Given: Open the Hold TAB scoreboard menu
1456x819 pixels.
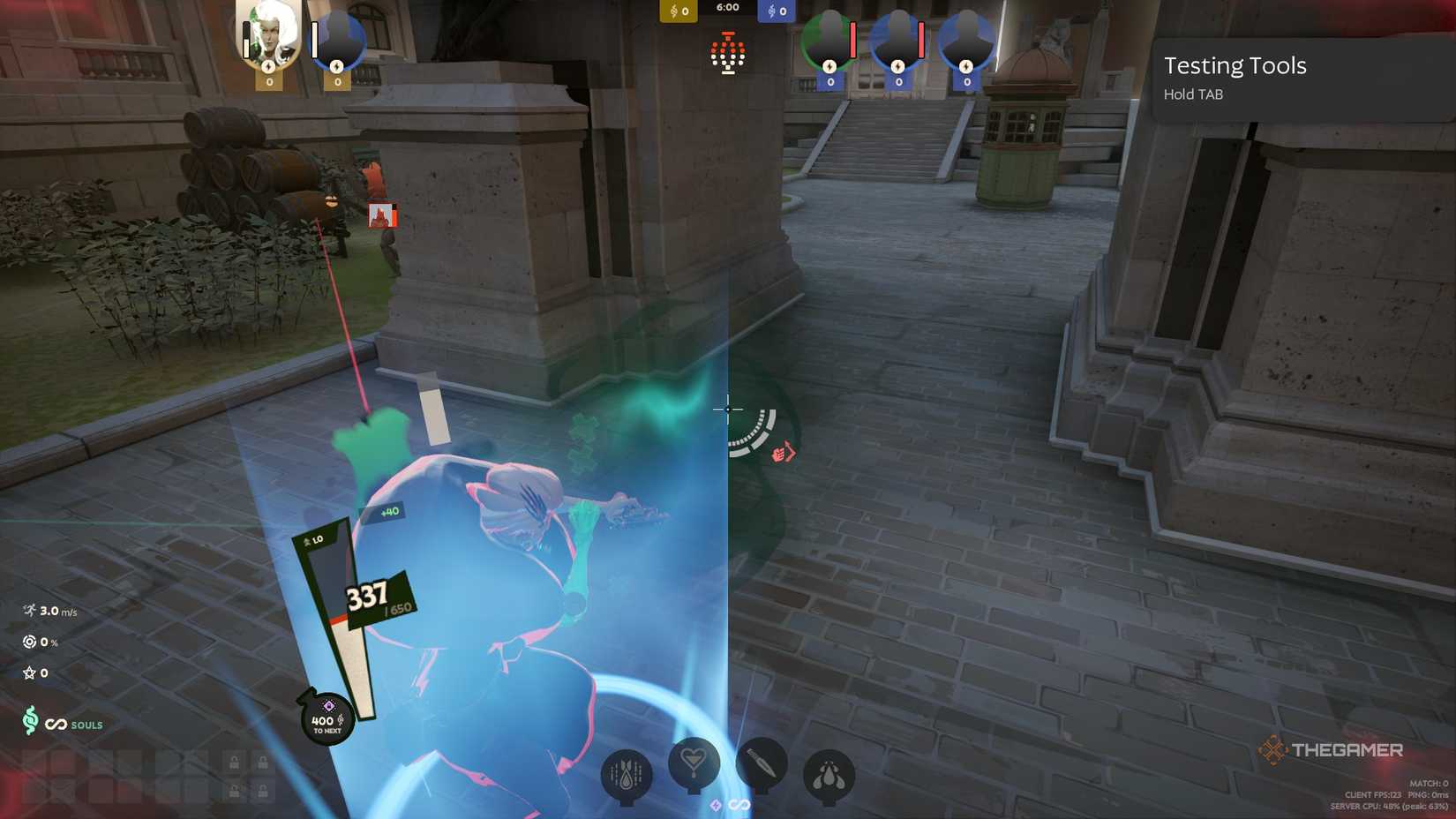Looking at the screenshot, I should click(1192, 94).
